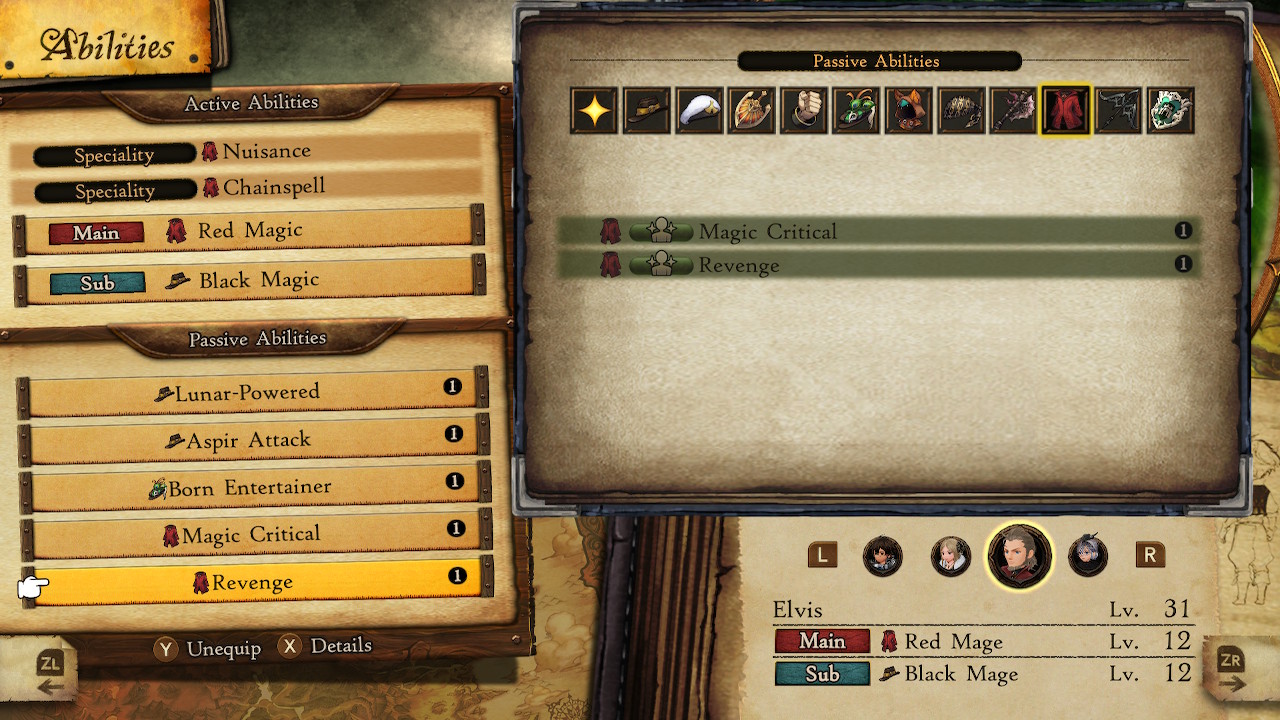Switch to the fox-eared hood job tab

click(x=908, y=110)
